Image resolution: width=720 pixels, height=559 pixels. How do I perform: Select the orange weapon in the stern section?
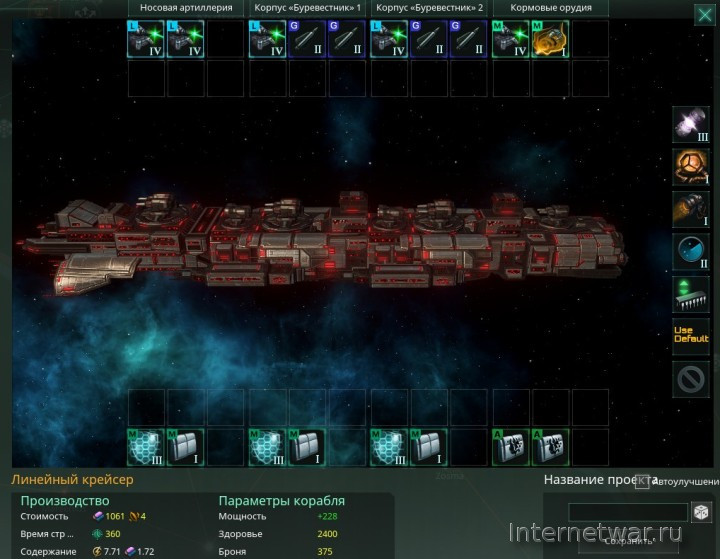(551, 39)
